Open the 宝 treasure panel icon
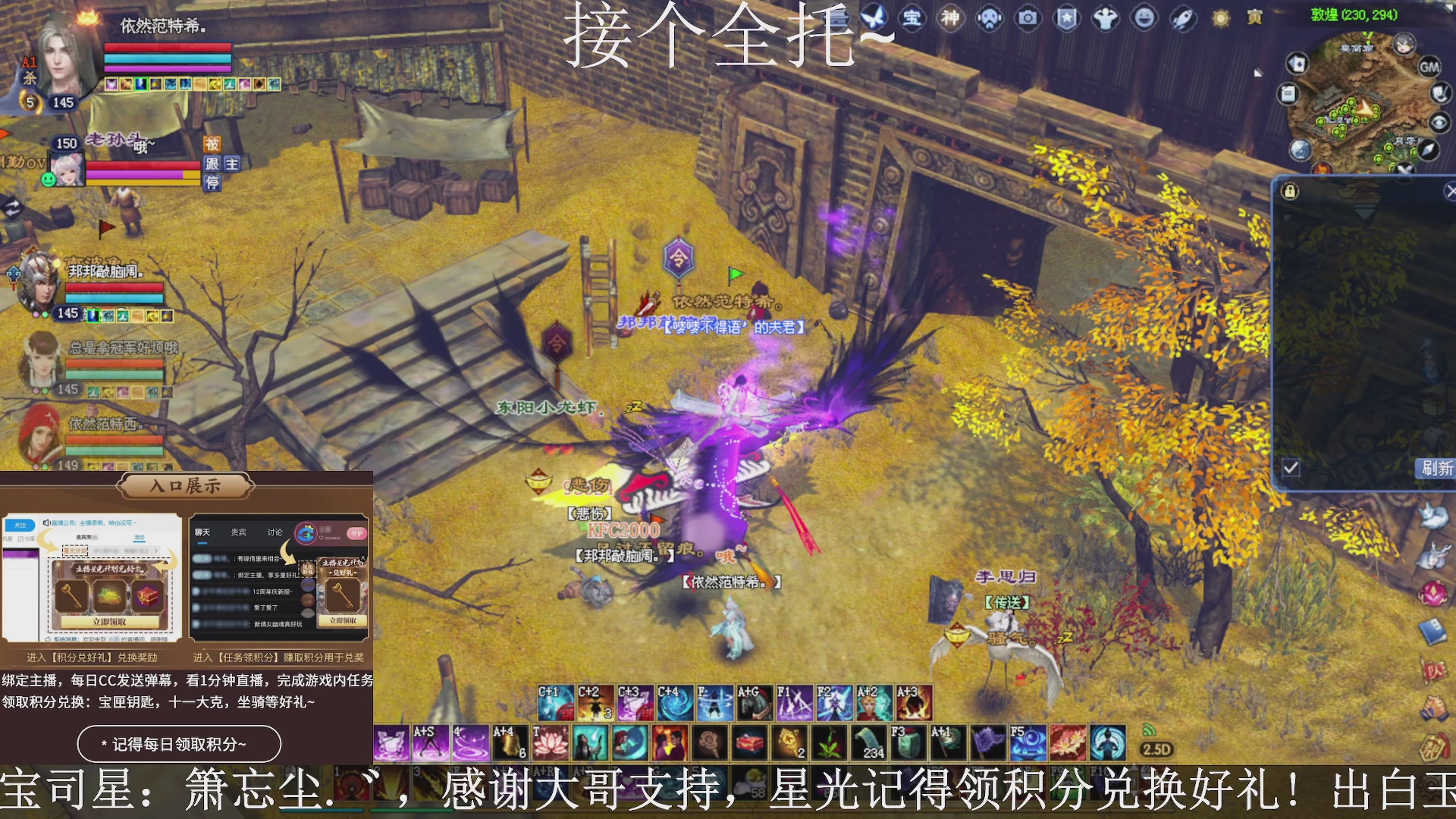 coord(912,20)
